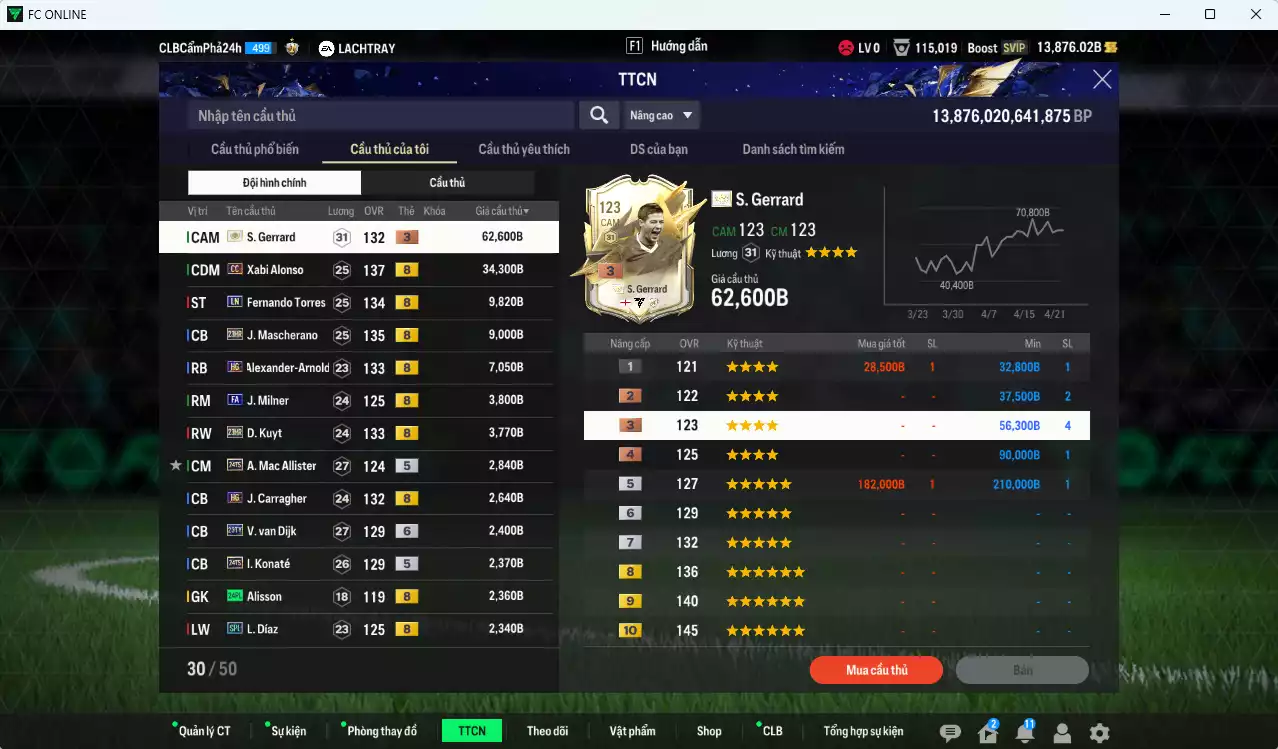Screen dimensions: 1278x749
Task: Click the player name search field
Action: (380, 116)
